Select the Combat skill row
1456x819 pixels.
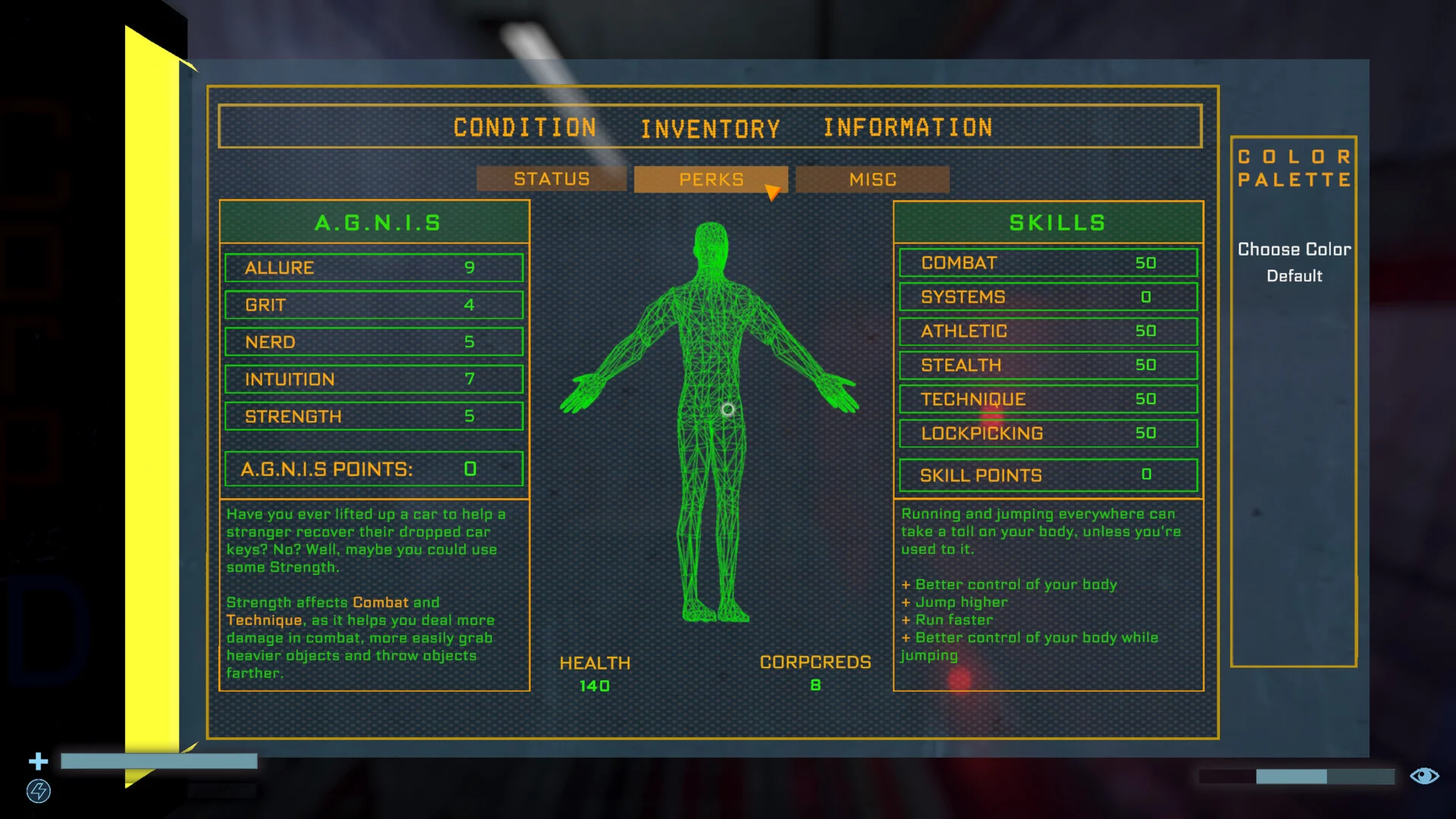[1048, 263]
